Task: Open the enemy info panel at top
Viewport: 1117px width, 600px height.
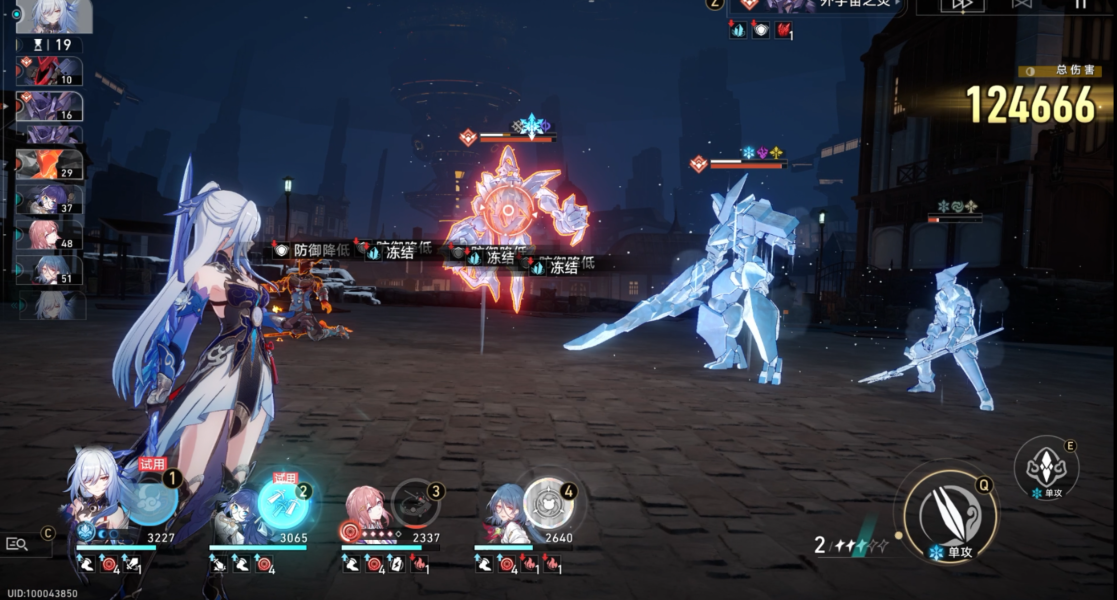Action: [x=815, y=5]
